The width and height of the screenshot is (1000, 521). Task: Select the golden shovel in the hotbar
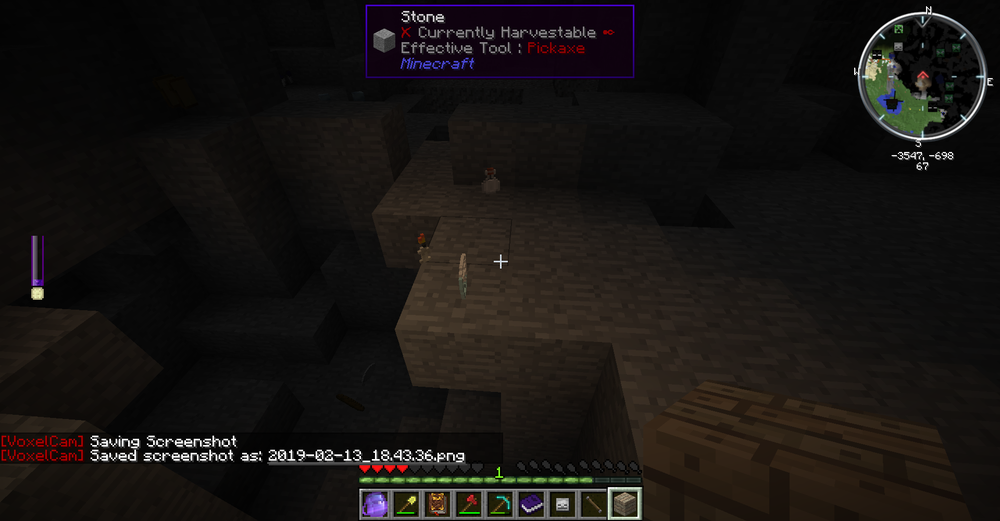click(405, 505)
